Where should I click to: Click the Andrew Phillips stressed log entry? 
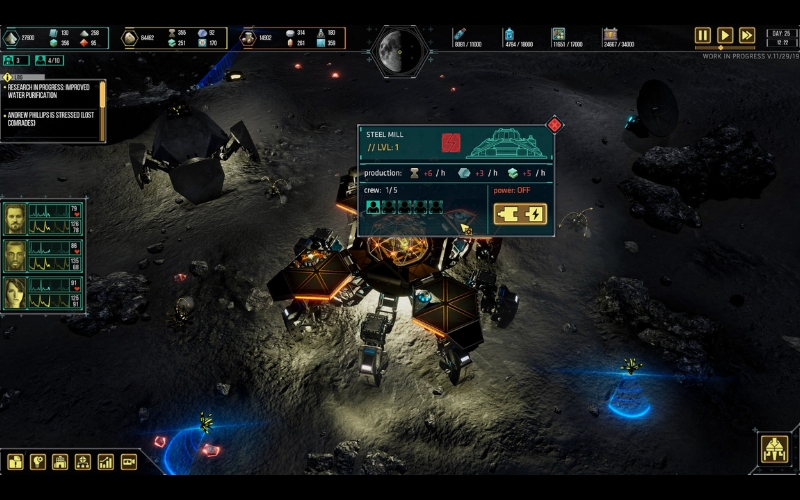(x=50, y=121)
